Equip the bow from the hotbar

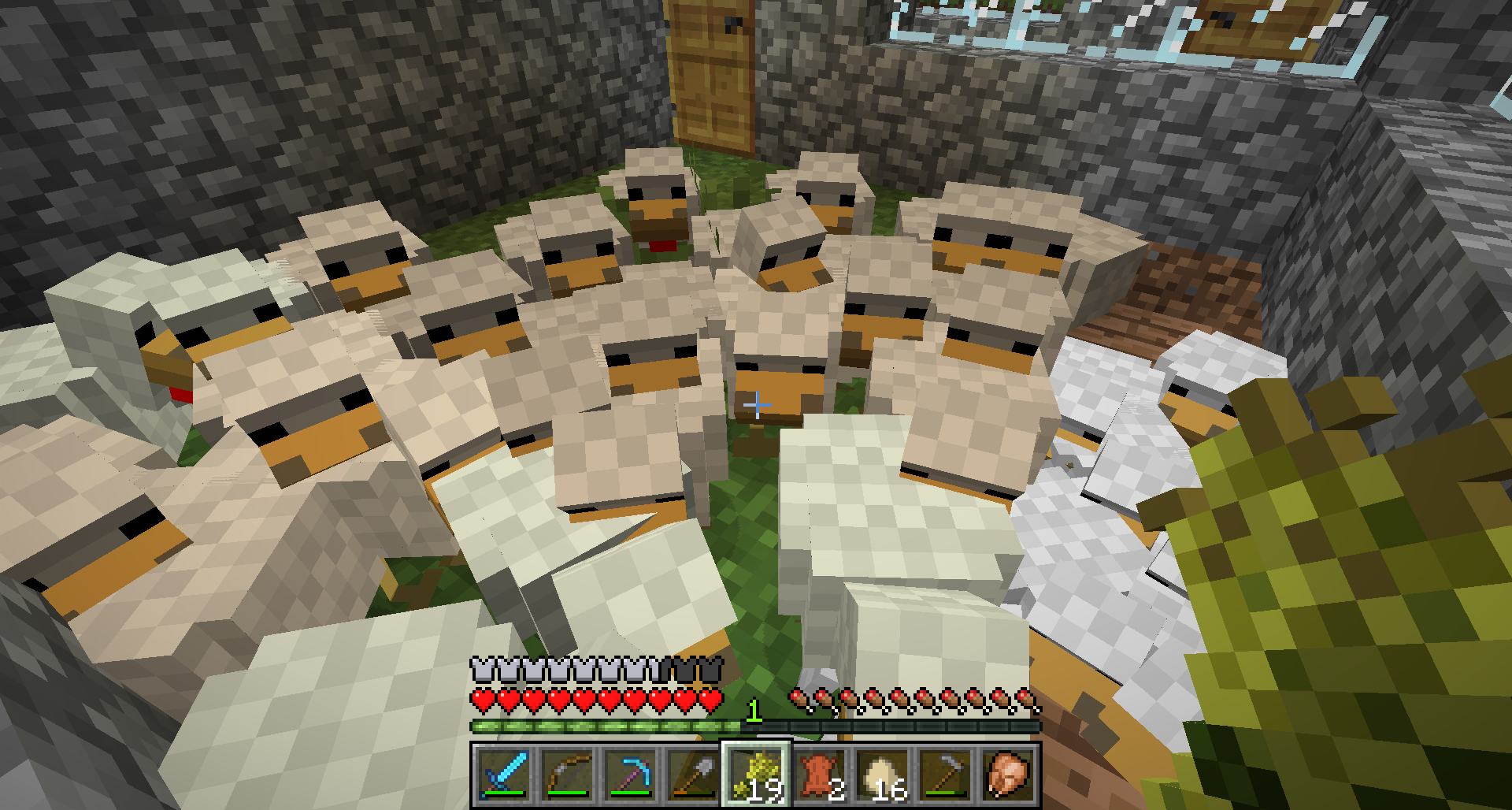point(567,775)
